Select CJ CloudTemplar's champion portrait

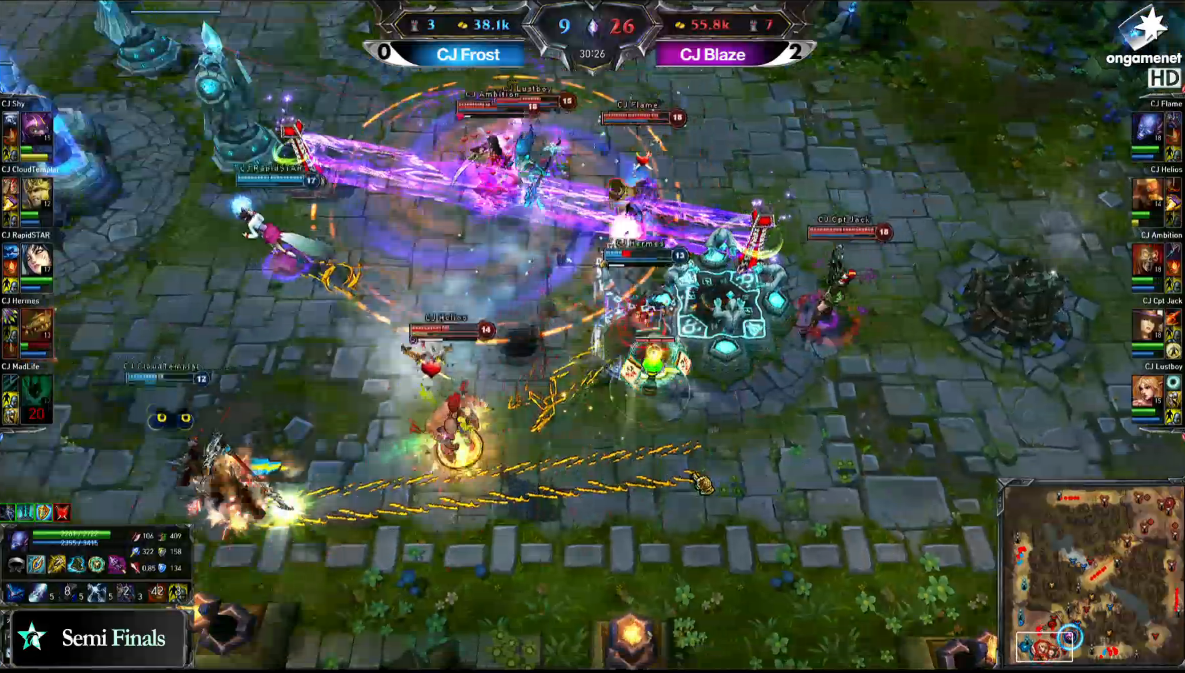pos(36,193)
